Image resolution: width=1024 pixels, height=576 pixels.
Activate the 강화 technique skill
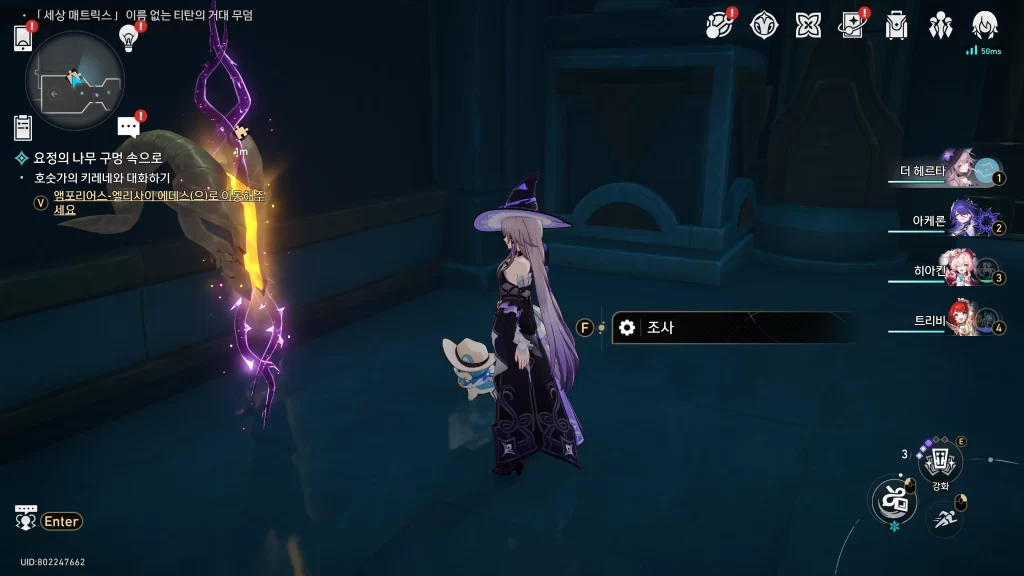click(x=940, y=461)
